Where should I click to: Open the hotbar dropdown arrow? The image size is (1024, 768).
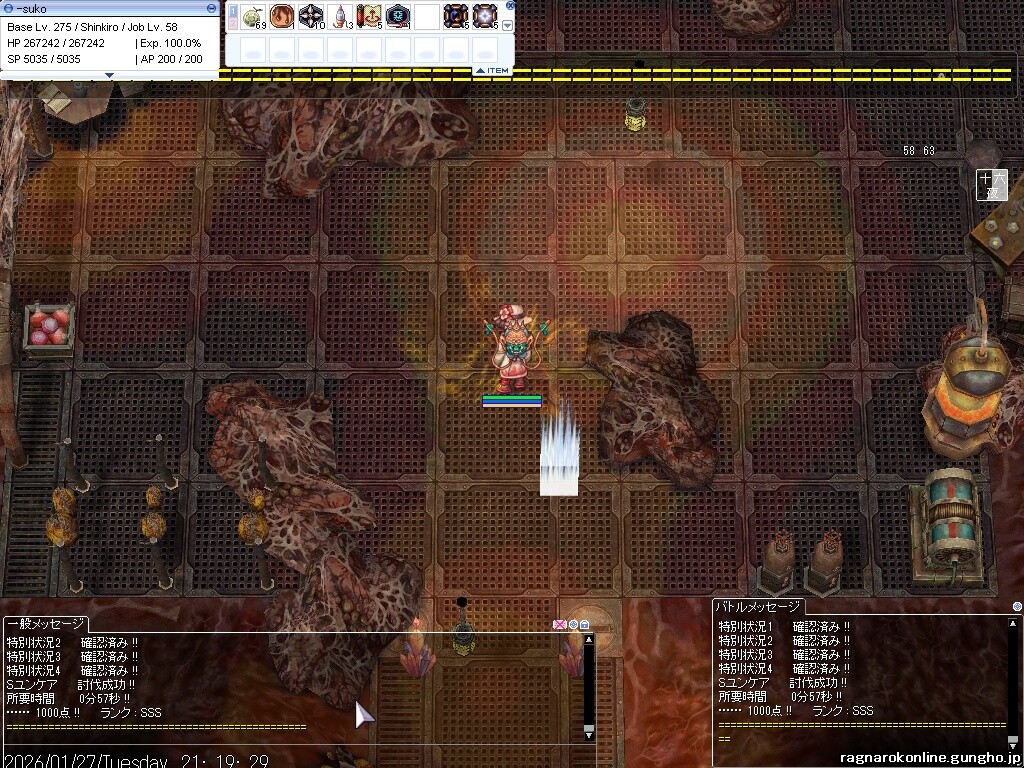[507, 25]
